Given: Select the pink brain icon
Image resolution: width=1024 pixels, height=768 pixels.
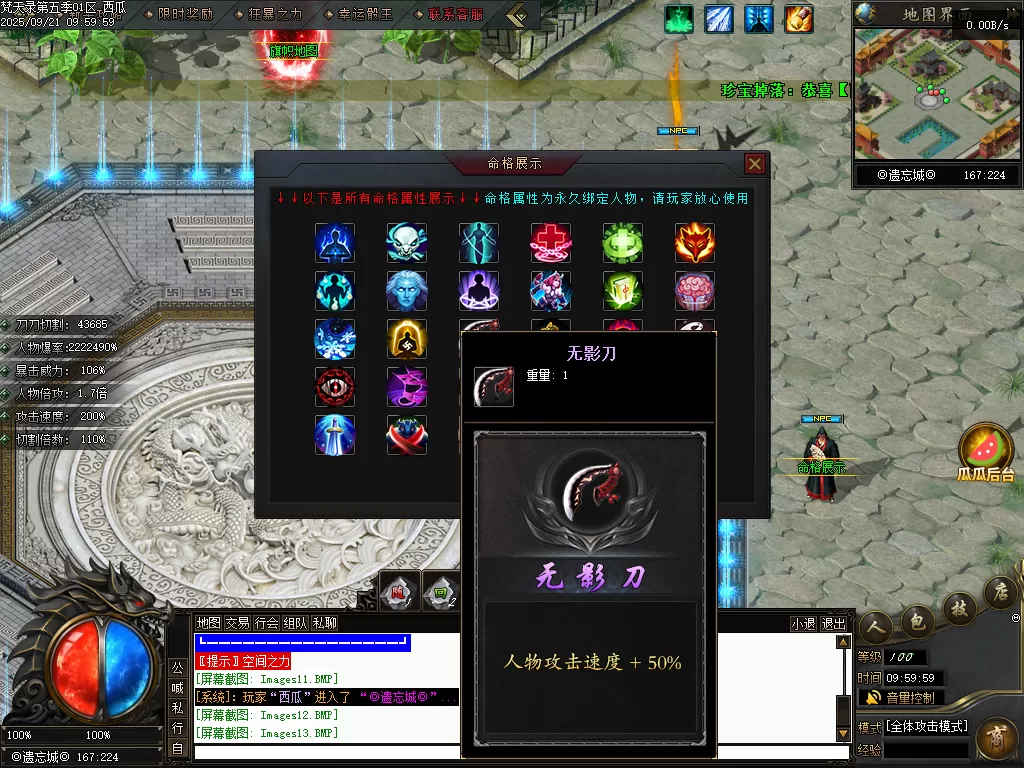Looking at the screenshot, I should 694,291.
